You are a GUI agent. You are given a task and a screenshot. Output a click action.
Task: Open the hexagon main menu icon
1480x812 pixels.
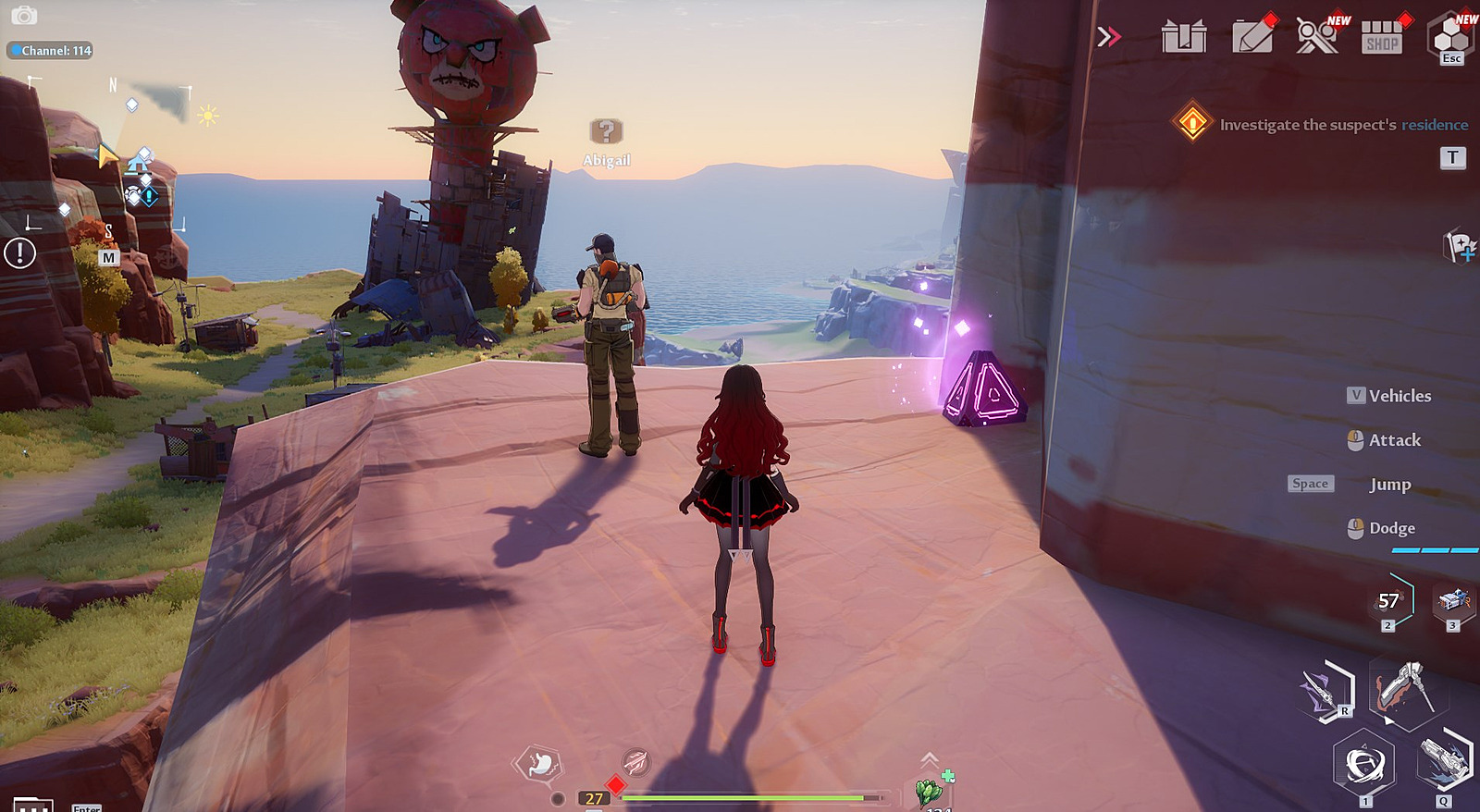1451,37
